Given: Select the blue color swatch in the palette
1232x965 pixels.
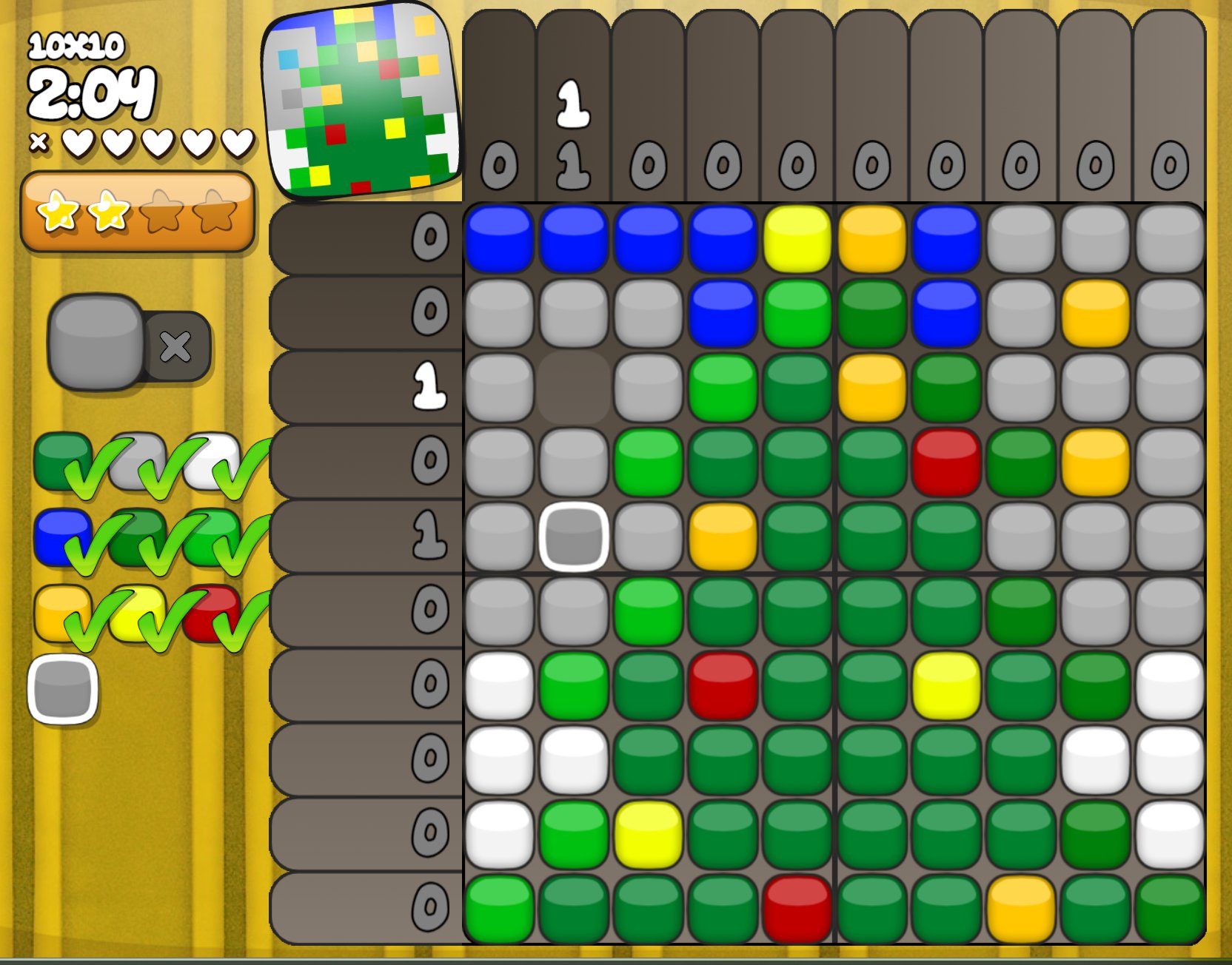Looking at the screenshot, I should pyautogui.click(x=59, y=536).
